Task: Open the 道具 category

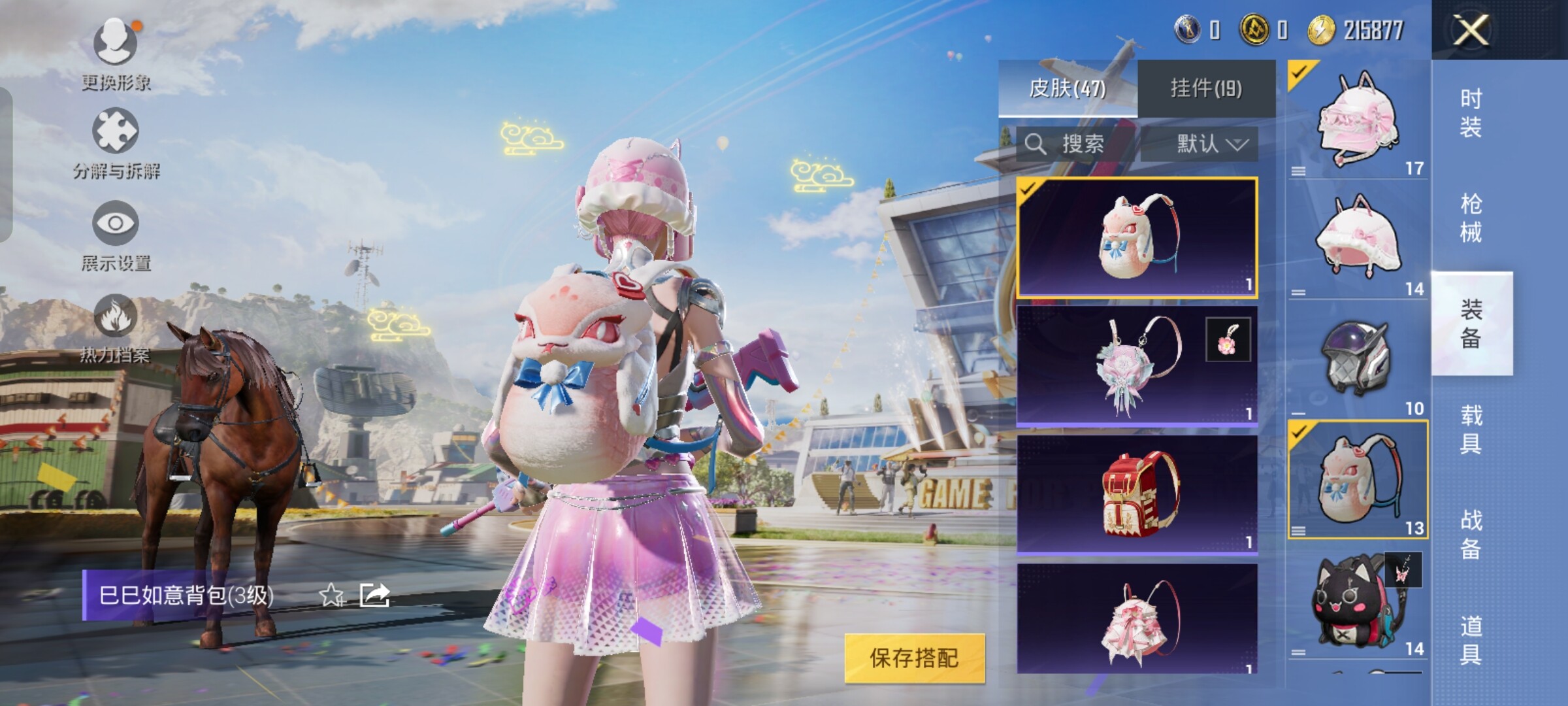Action: [x=1471, y=639]
